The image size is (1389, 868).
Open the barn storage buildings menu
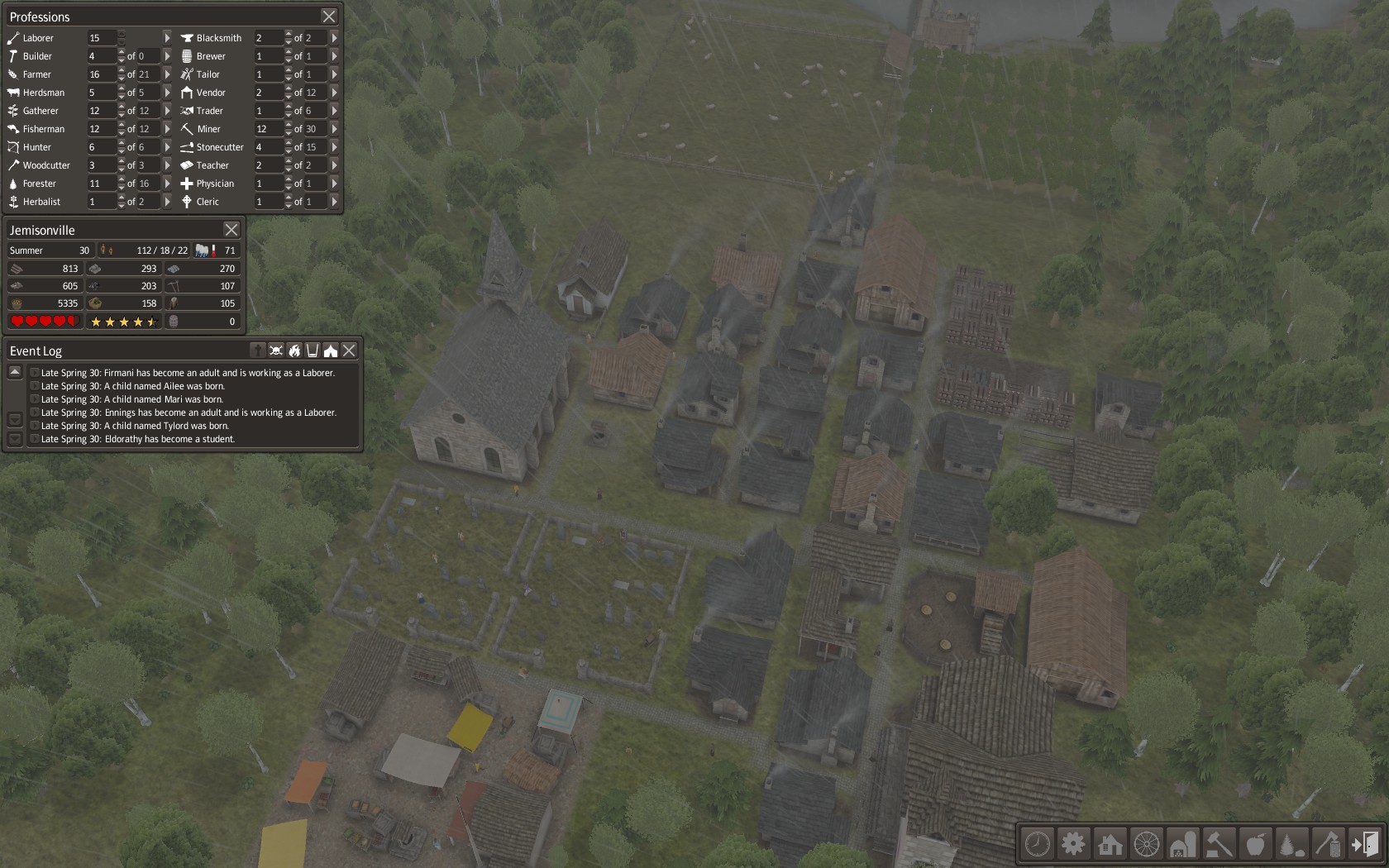(x=1182, y=844)
